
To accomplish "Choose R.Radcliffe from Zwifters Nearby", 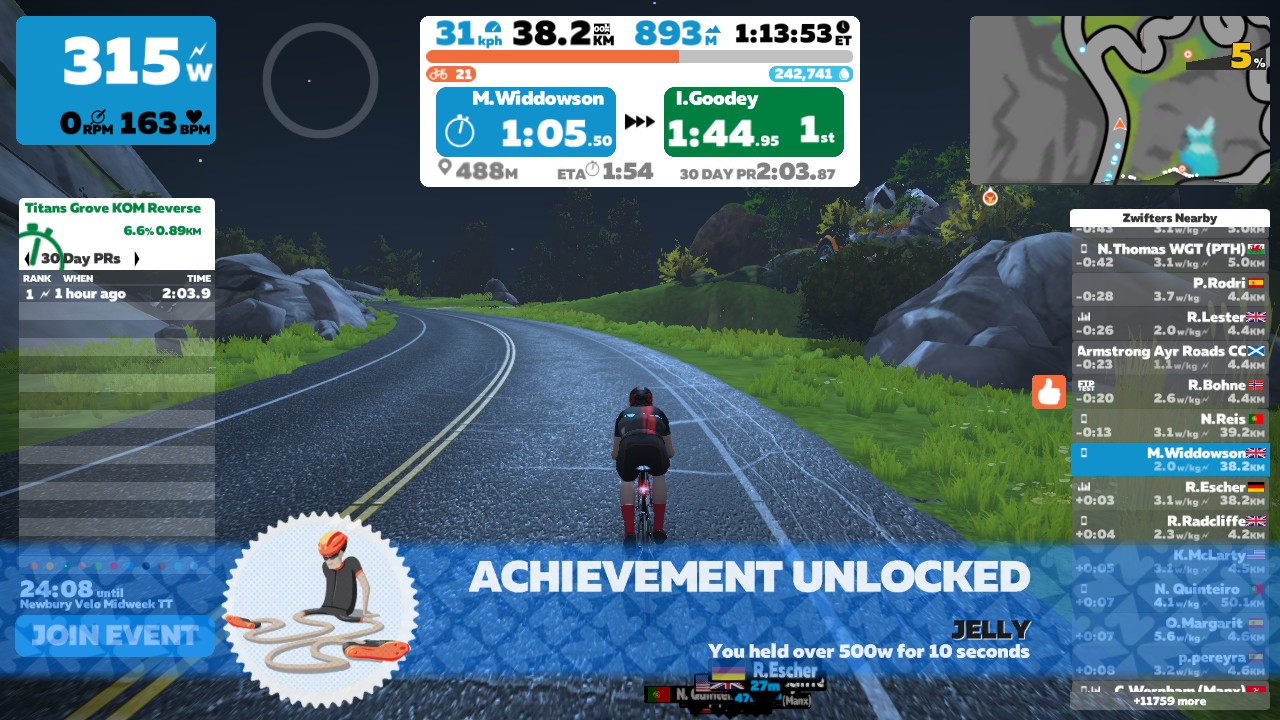I will click(x=1169, y=527).
